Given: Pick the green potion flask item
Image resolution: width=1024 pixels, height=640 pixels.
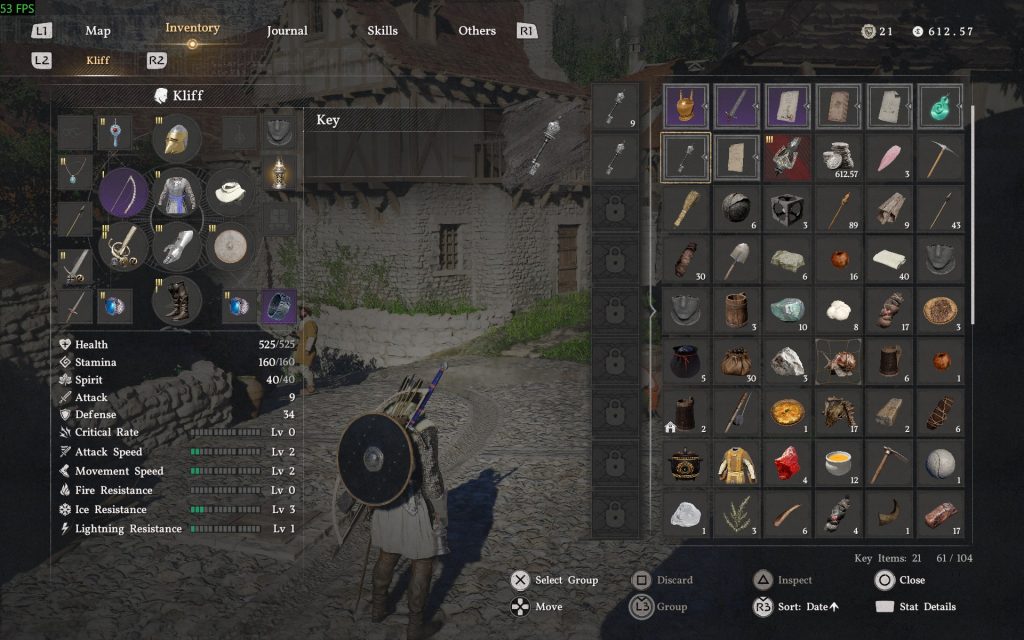Looking at the screenshot, I should pos(940,105).
